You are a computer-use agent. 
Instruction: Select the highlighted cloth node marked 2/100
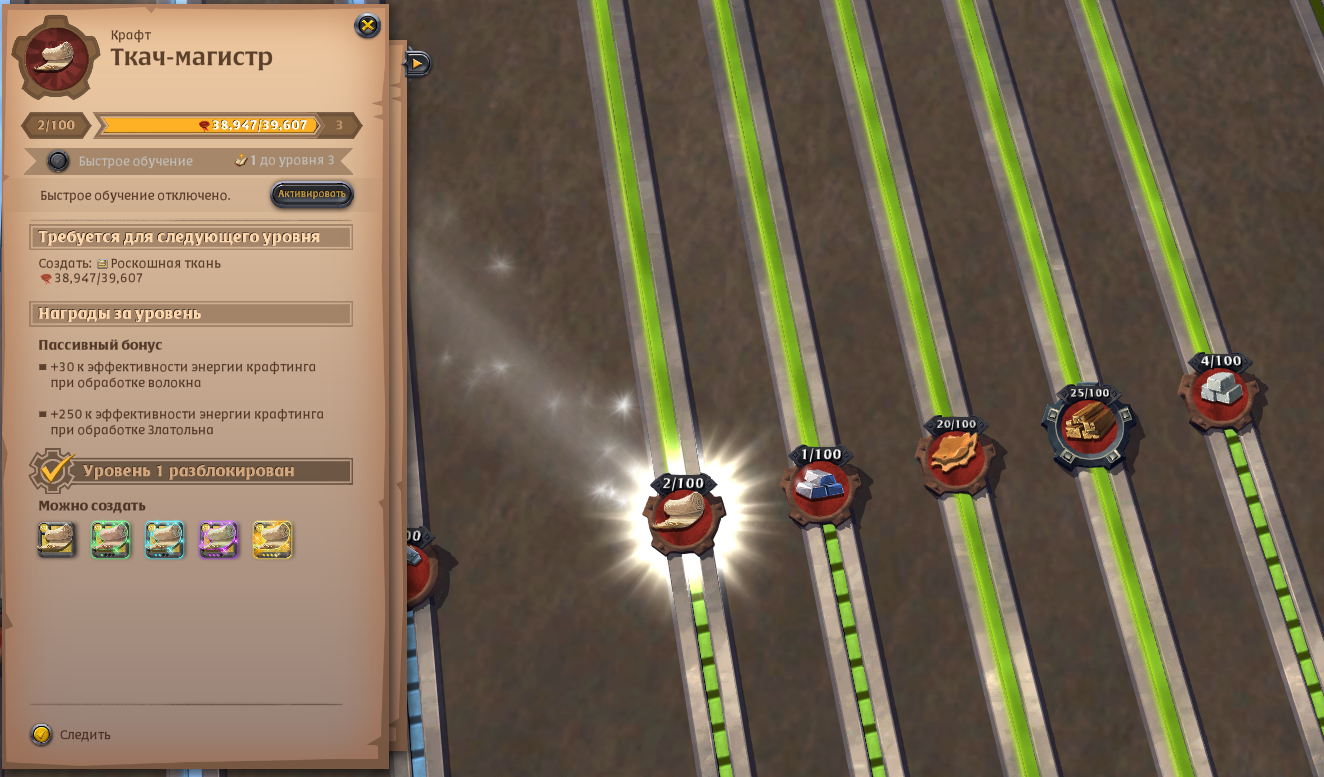click(x=684, y=517)
